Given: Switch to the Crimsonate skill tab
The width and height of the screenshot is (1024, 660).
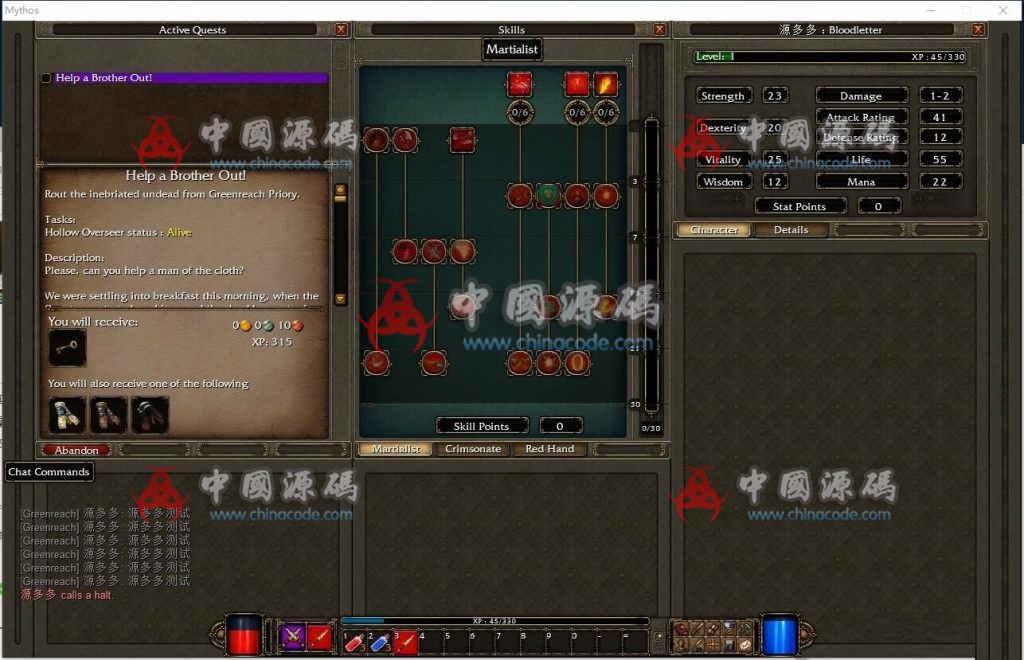Looking at the screenshot, I should (x=473, y=449).
